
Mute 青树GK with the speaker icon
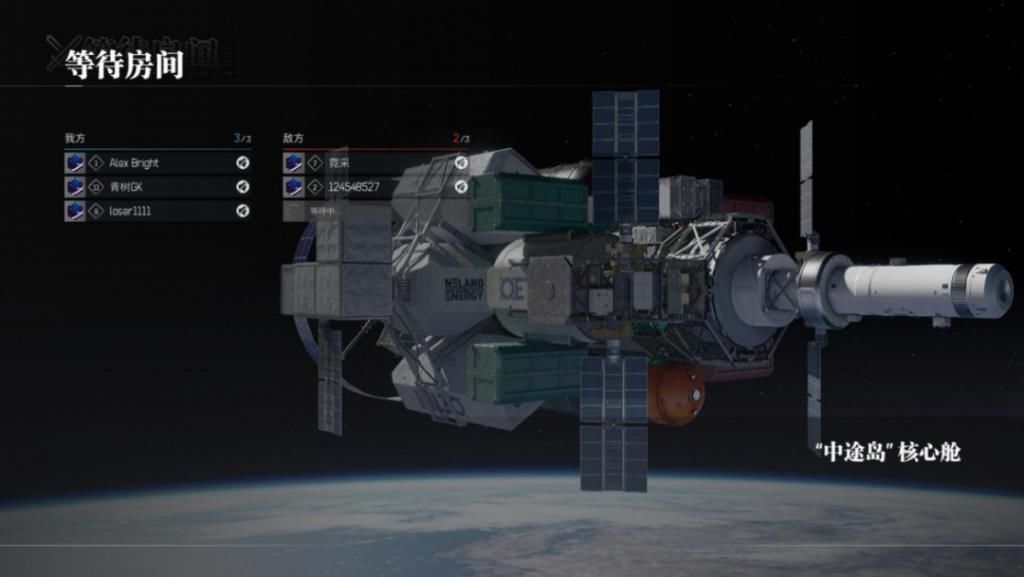click(x=242, y=187)
